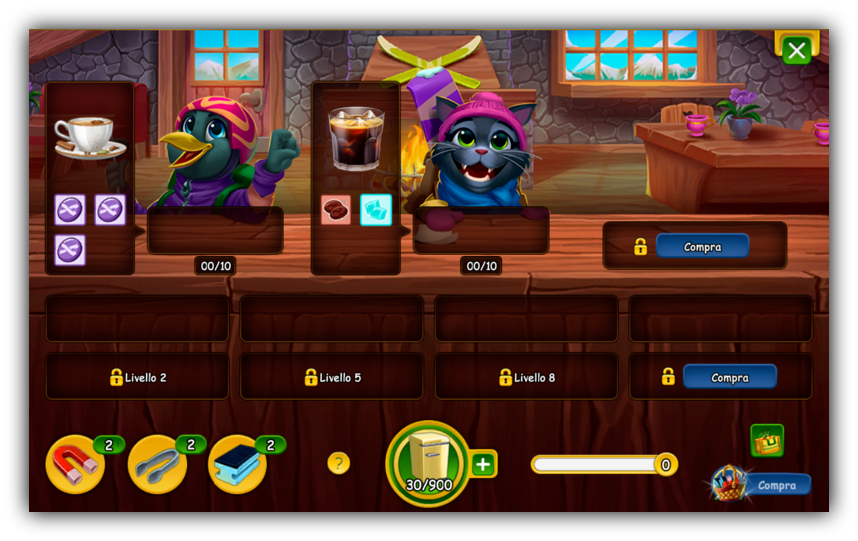The width and height of the screenshot is (858, 541).
Task: Select the locked Livello 5 slot
Action: tap(332, 377)
